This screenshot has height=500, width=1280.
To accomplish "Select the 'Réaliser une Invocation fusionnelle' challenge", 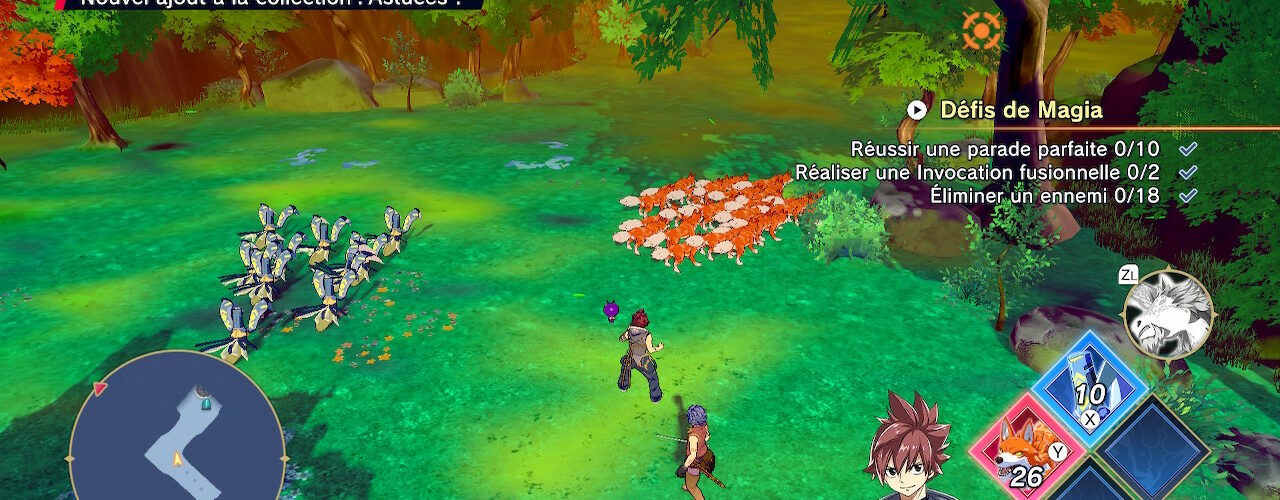I will [x=977, y=172].
